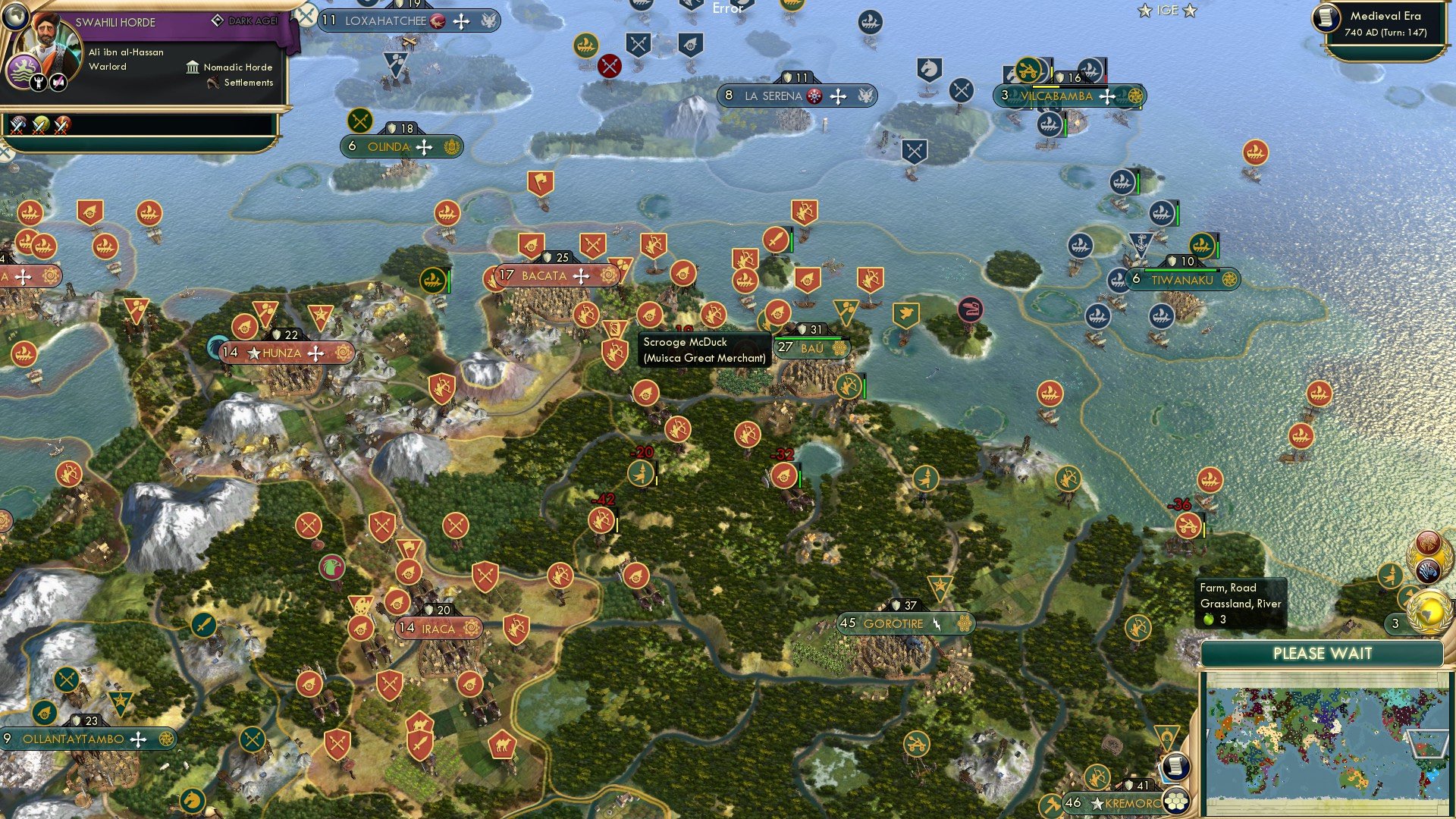Click the PLEASE WAIT button

pyautogui.click(x=1323, y=653)
